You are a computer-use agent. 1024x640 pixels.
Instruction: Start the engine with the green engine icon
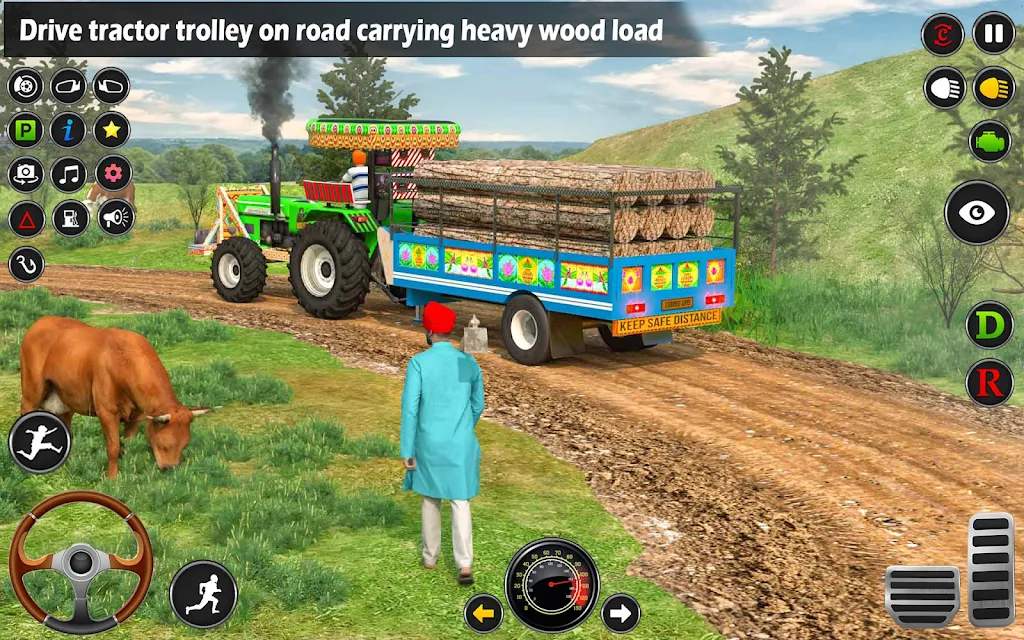pyautogui.click(x=989, y=140)
